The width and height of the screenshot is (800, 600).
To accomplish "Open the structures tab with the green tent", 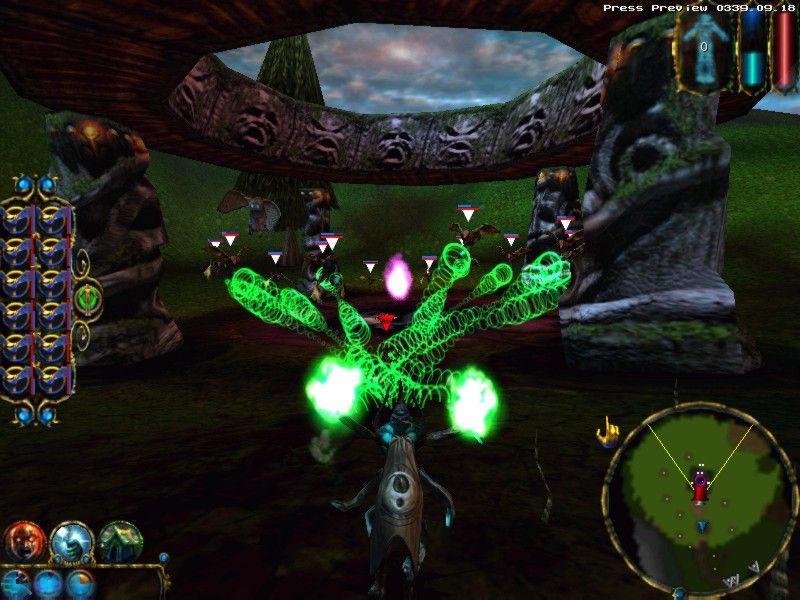I will coord(119,542).
